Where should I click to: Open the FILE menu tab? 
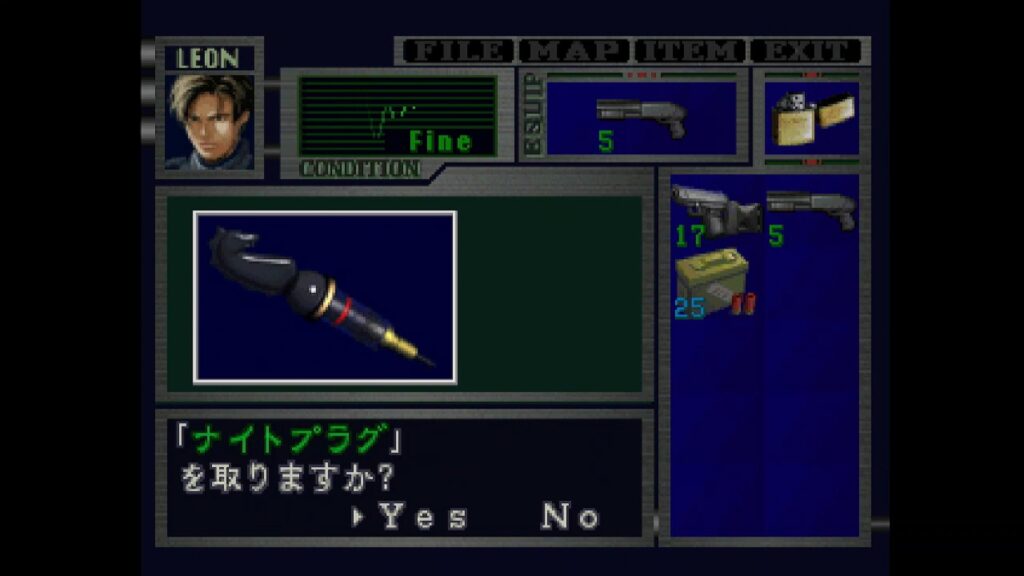[x=456, y=50]
